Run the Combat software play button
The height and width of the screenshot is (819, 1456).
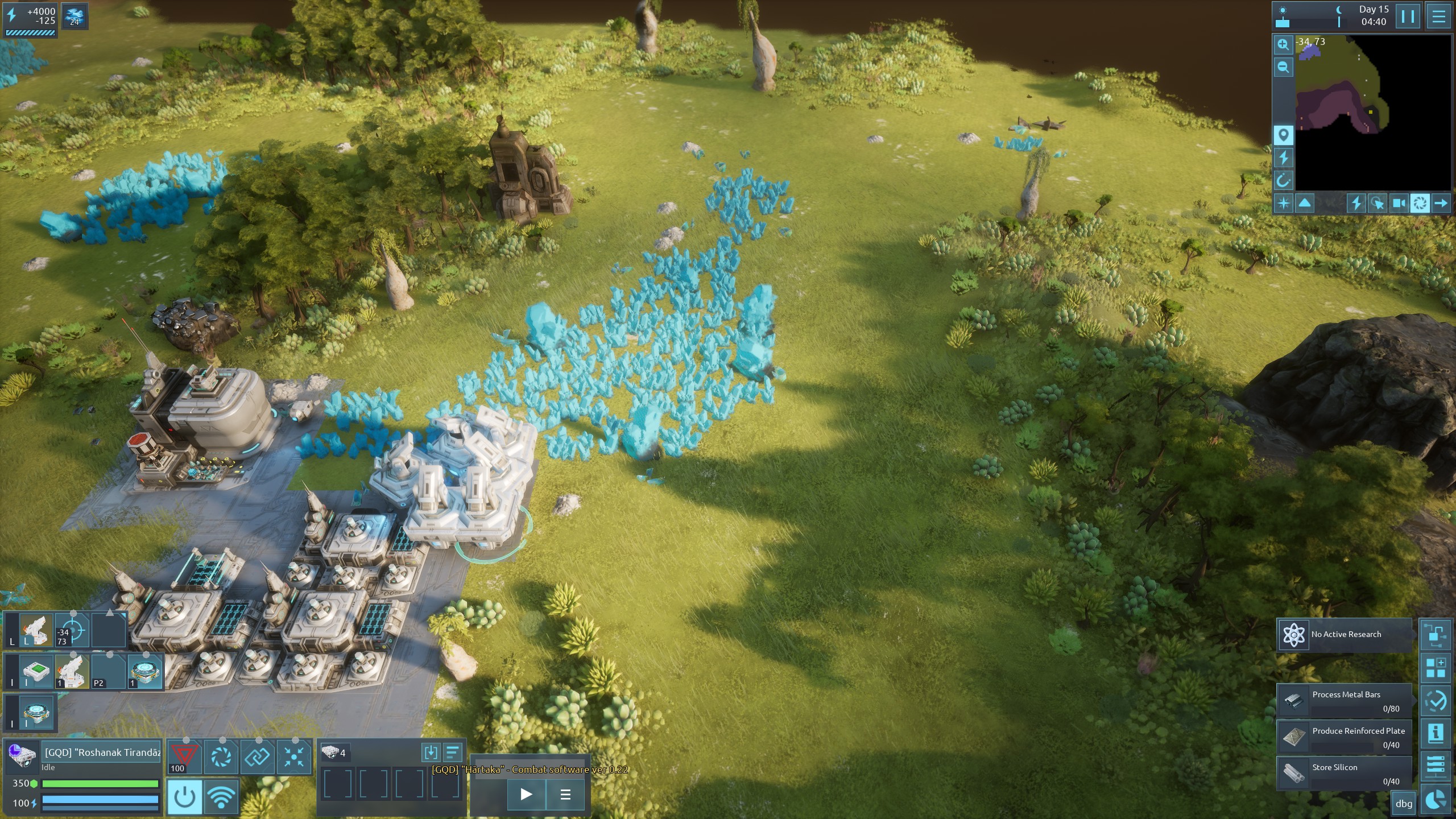(526, 794)
